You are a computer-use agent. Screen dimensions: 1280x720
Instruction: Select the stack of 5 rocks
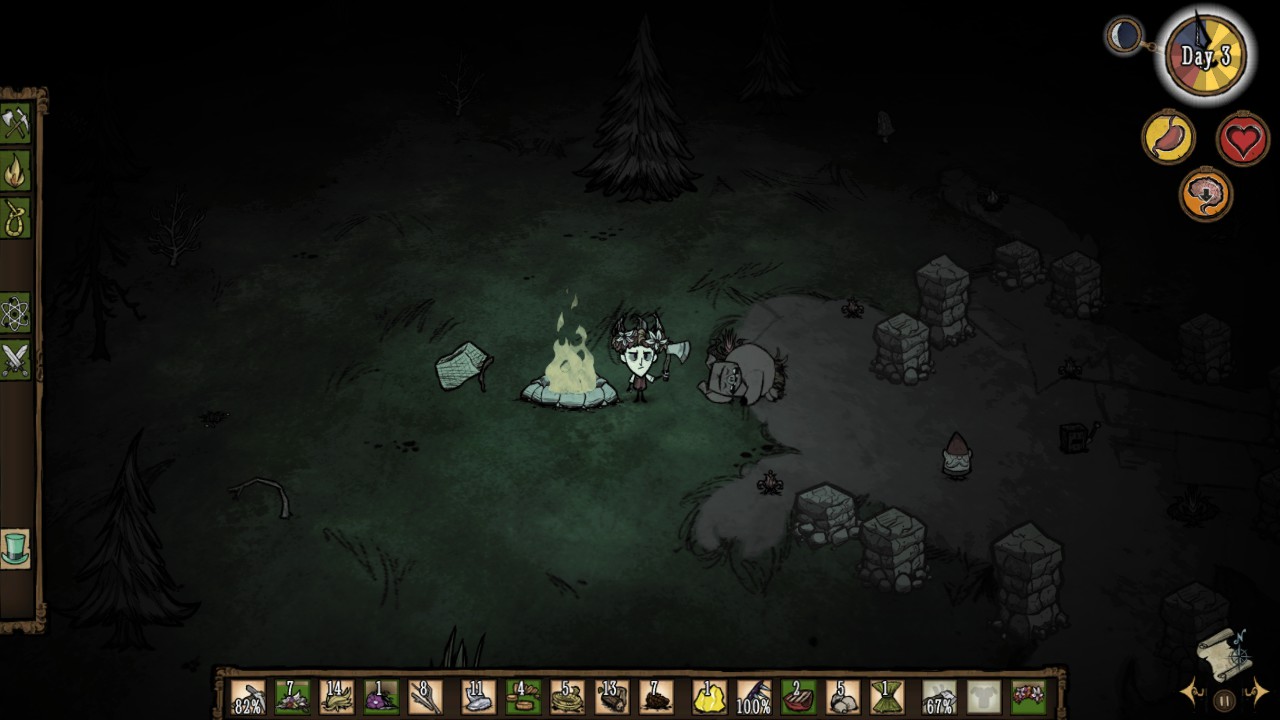click(x=843, y=696)
